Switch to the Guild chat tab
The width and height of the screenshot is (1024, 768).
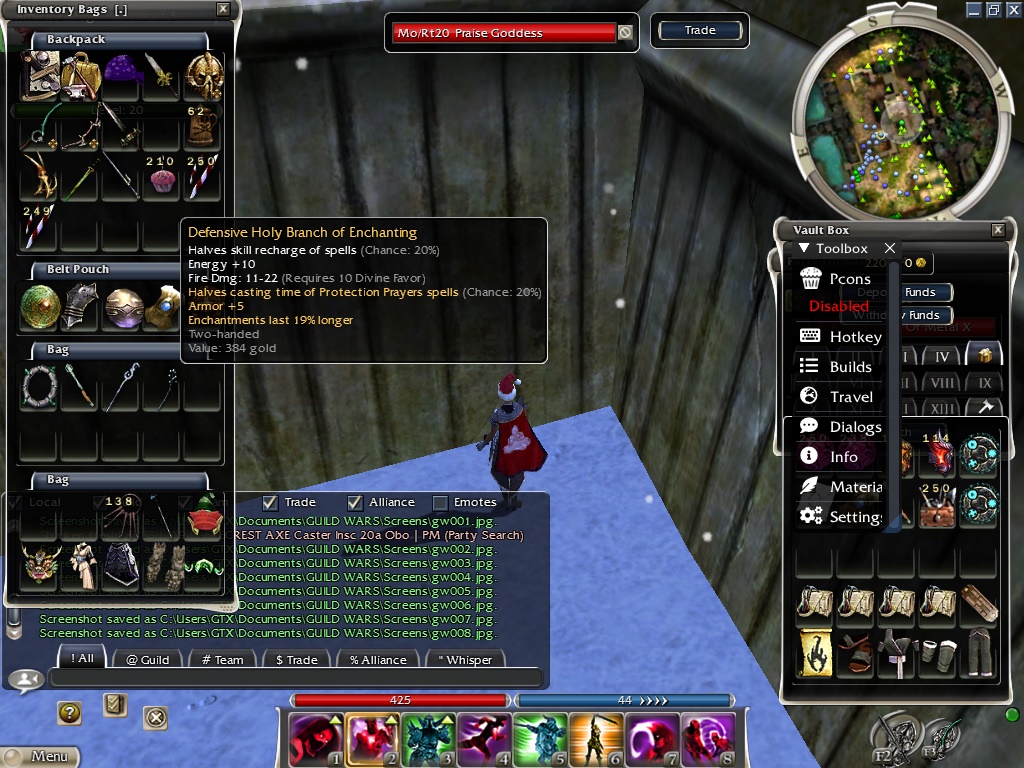point(147,659)
